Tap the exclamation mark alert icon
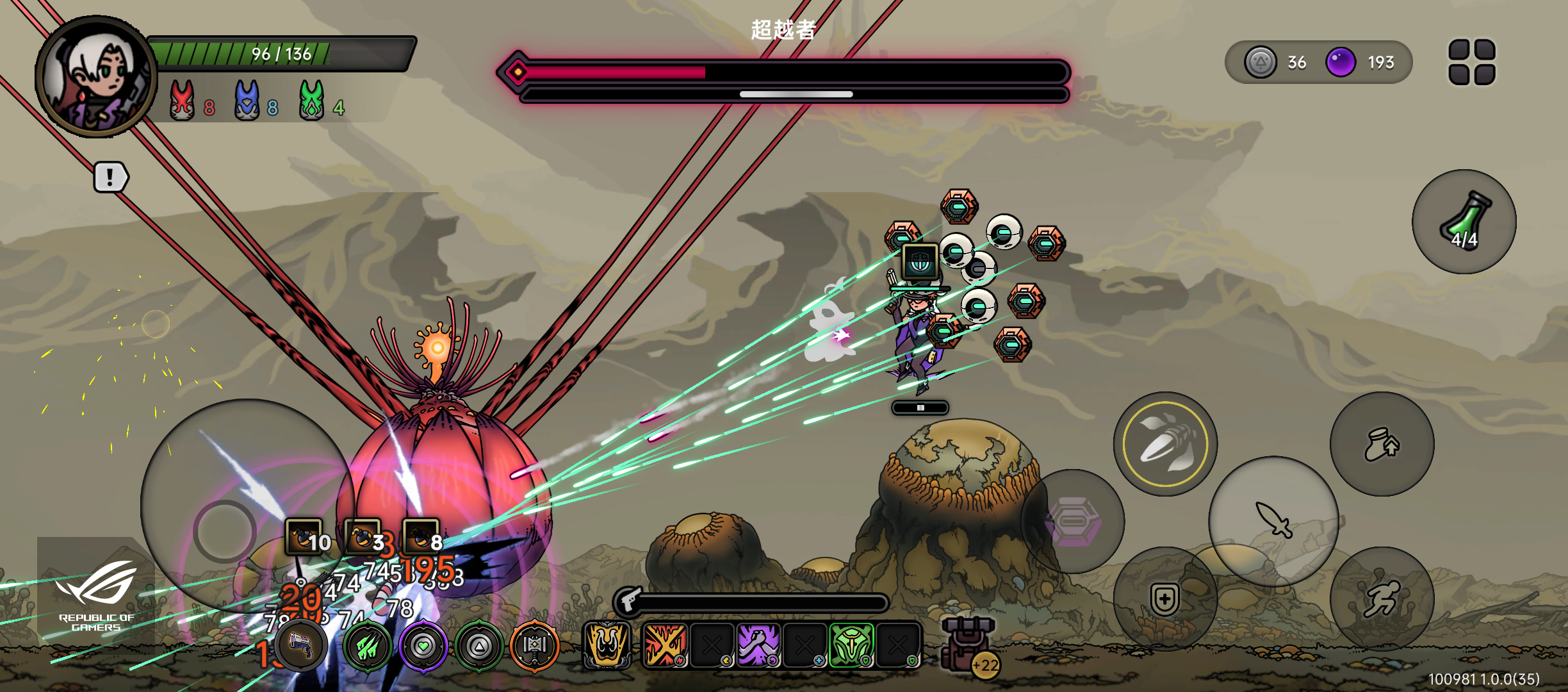1568x692 pixels. [x=111, y=177]
